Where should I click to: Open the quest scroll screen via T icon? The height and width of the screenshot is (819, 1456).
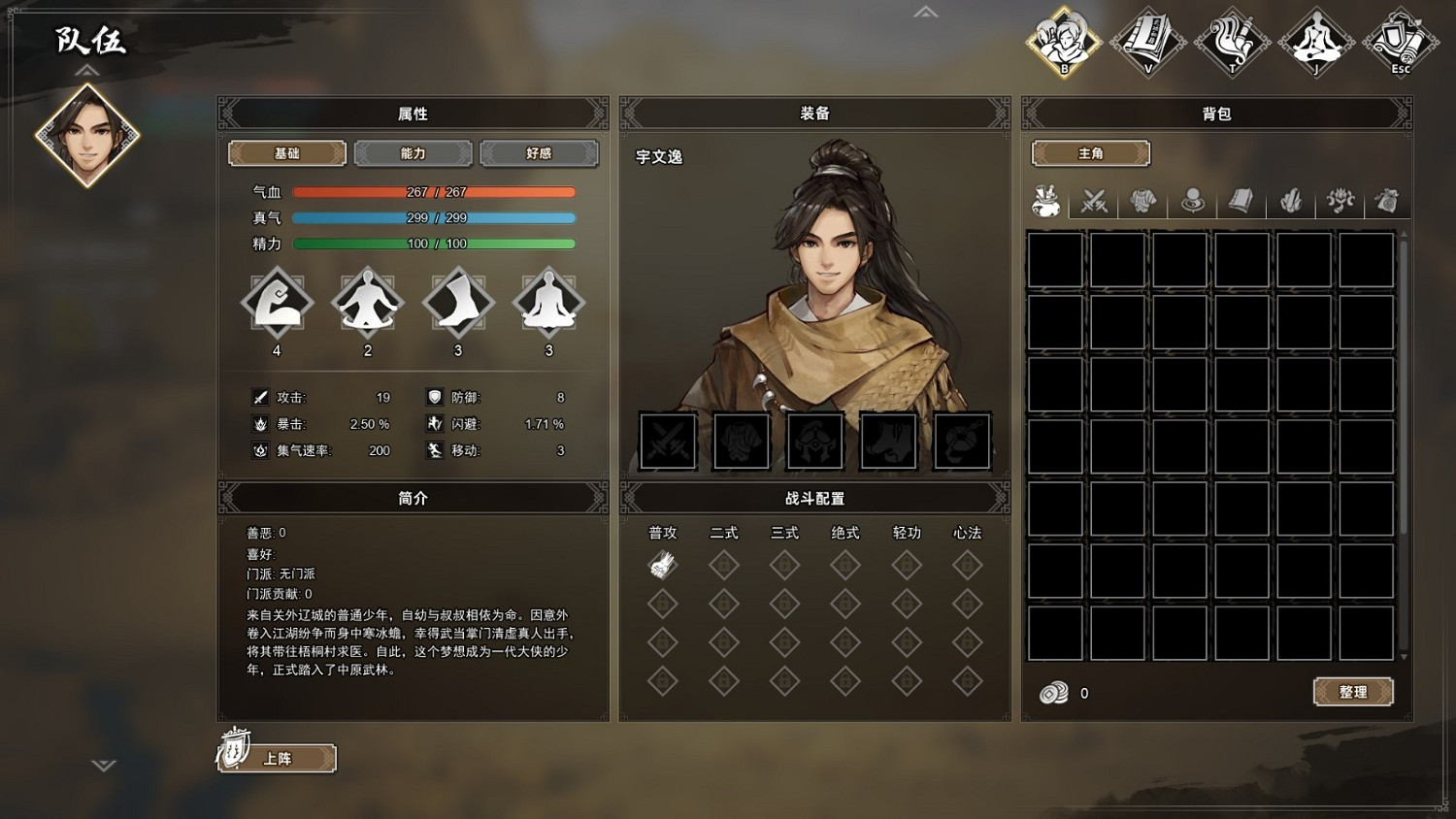[x=1232, y=43]
